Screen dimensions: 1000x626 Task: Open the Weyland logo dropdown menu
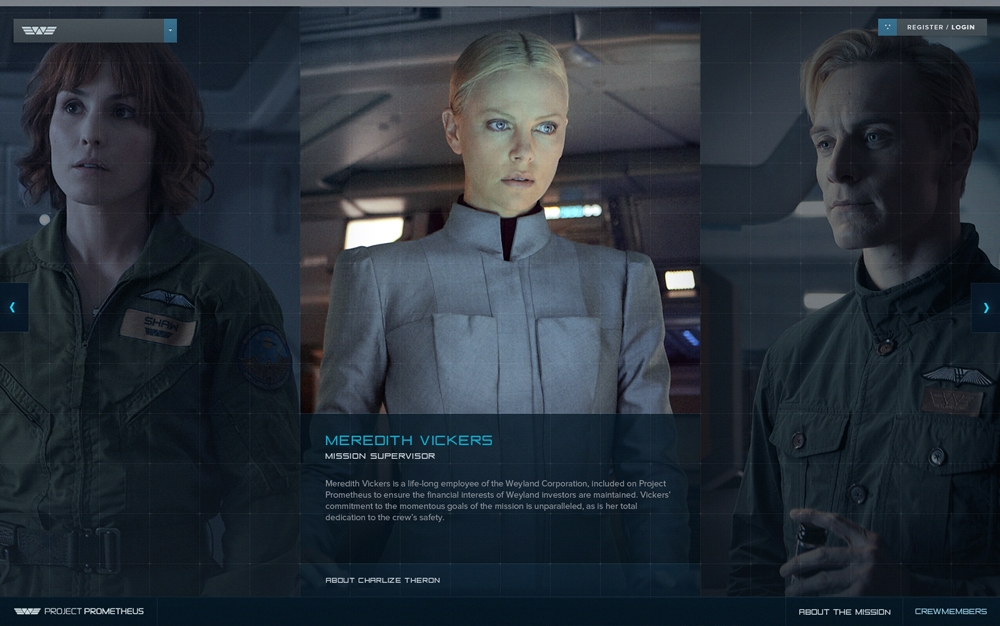[170, 30]
